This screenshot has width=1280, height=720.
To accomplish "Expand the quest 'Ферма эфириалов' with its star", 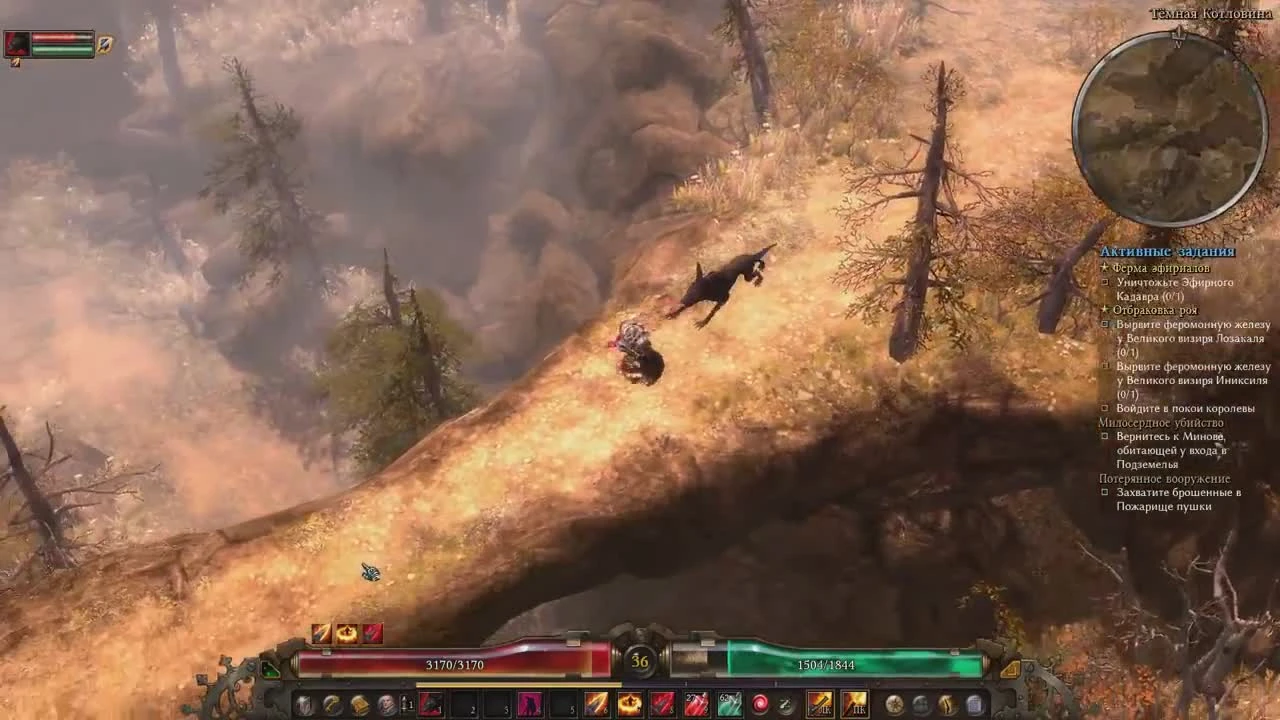I will (x=1104, y=267).
